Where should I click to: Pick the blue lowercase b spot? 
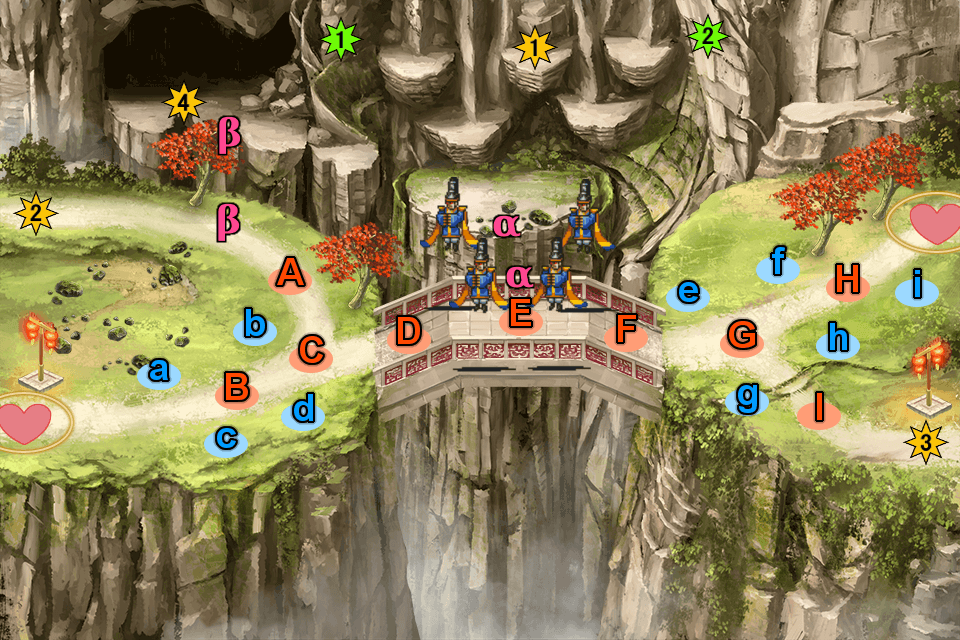coord(255,326)
